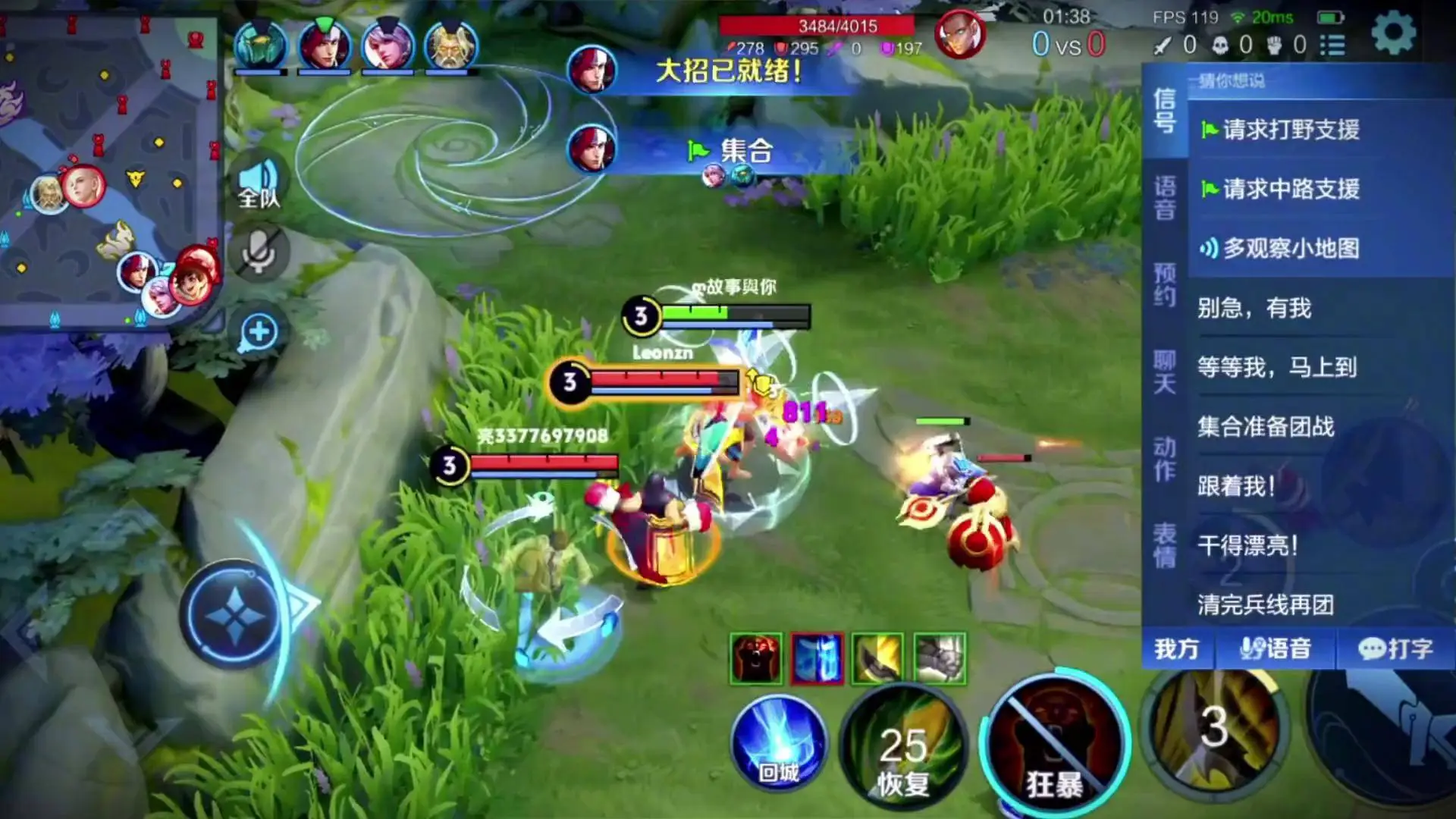Choose "多观察小地图" quick chat

[1289, 248]
